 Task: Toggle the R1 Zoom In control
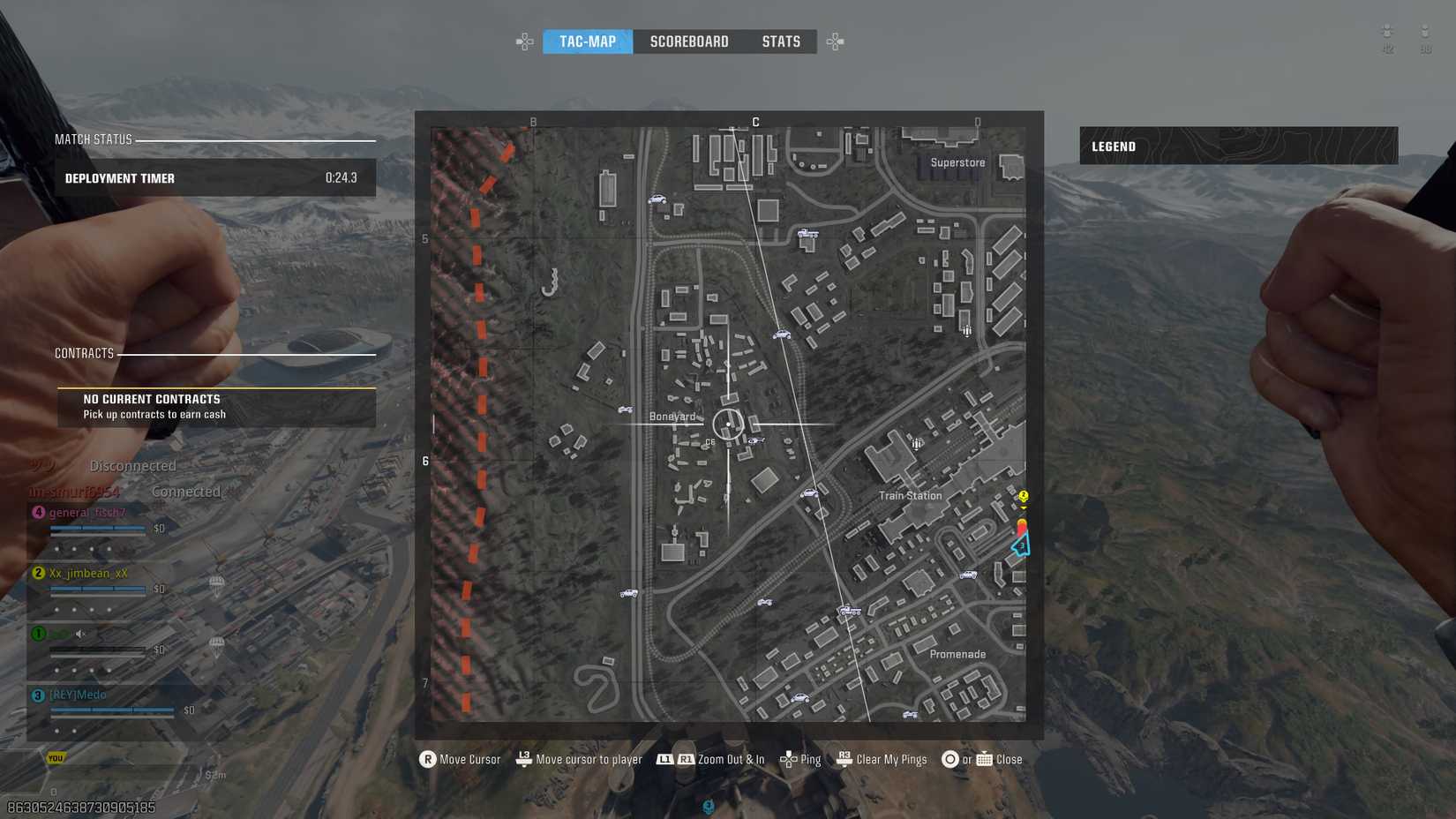click(687, 759)
